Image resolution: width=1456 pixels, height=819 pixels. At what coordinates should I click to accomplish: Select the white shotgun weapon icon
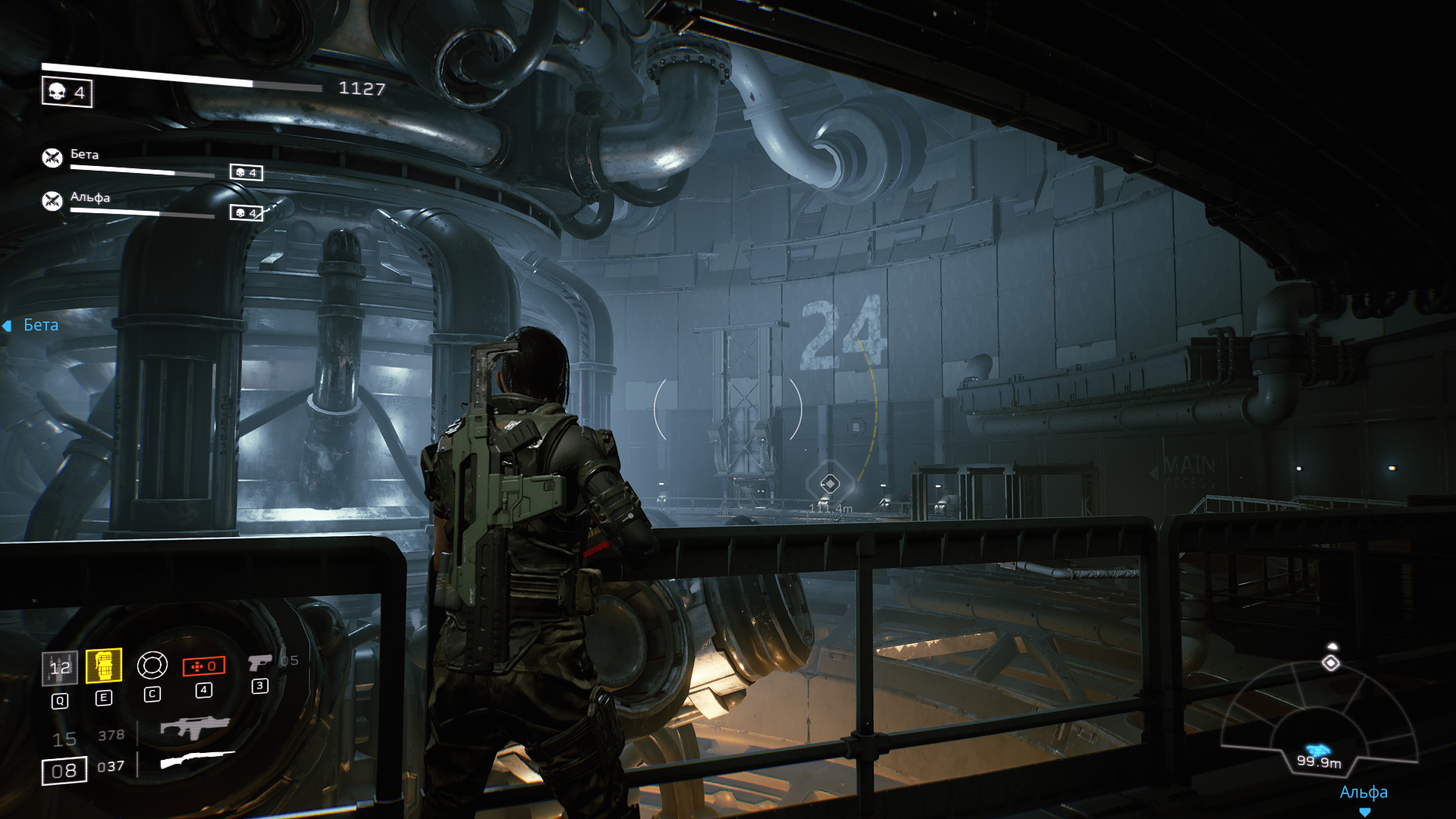(x=197, y=759)
